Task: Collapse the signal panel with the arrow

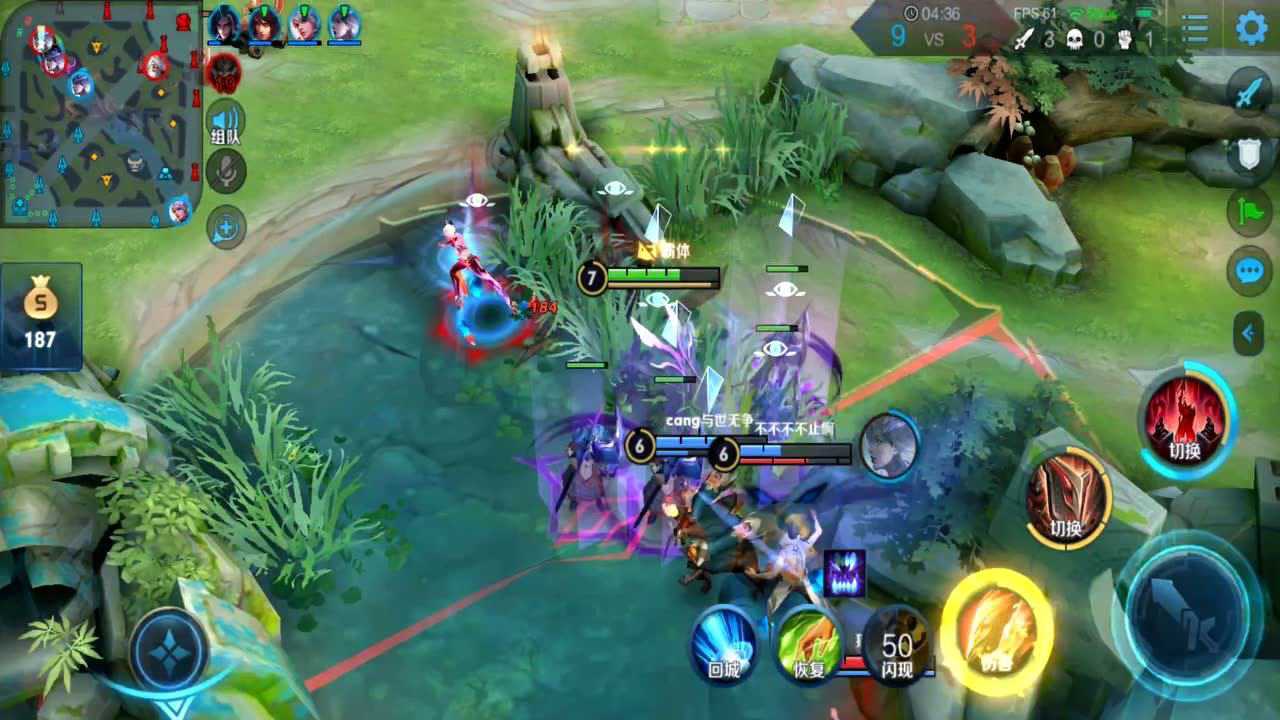Action: [1249, 333]
